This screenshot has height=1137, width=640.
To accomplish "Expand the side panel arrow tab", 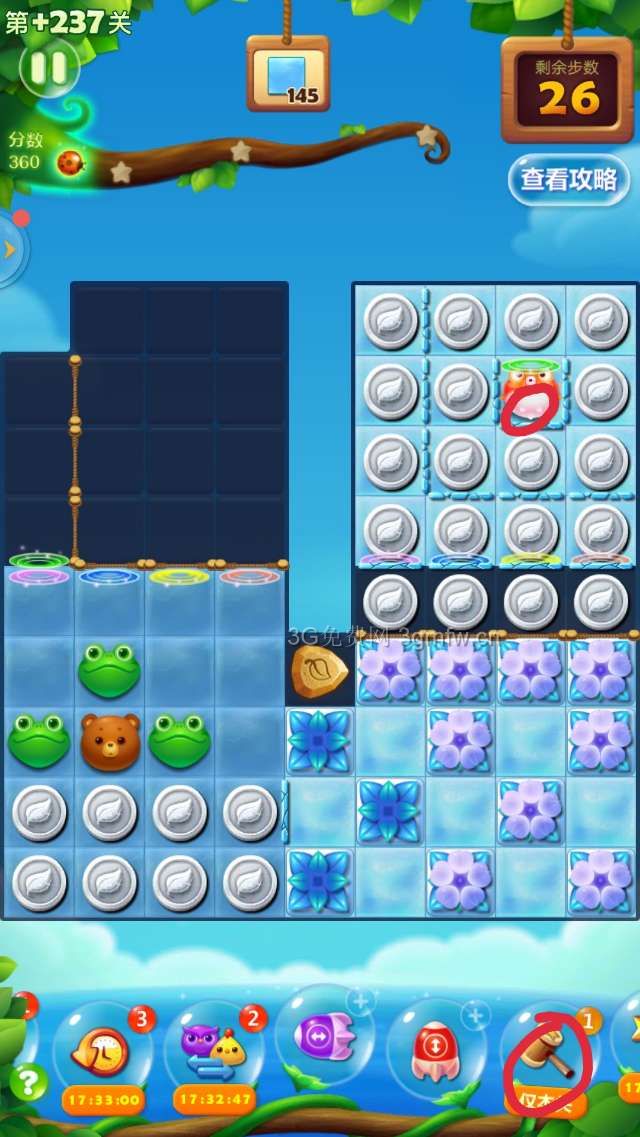I will tap(10, 249).
